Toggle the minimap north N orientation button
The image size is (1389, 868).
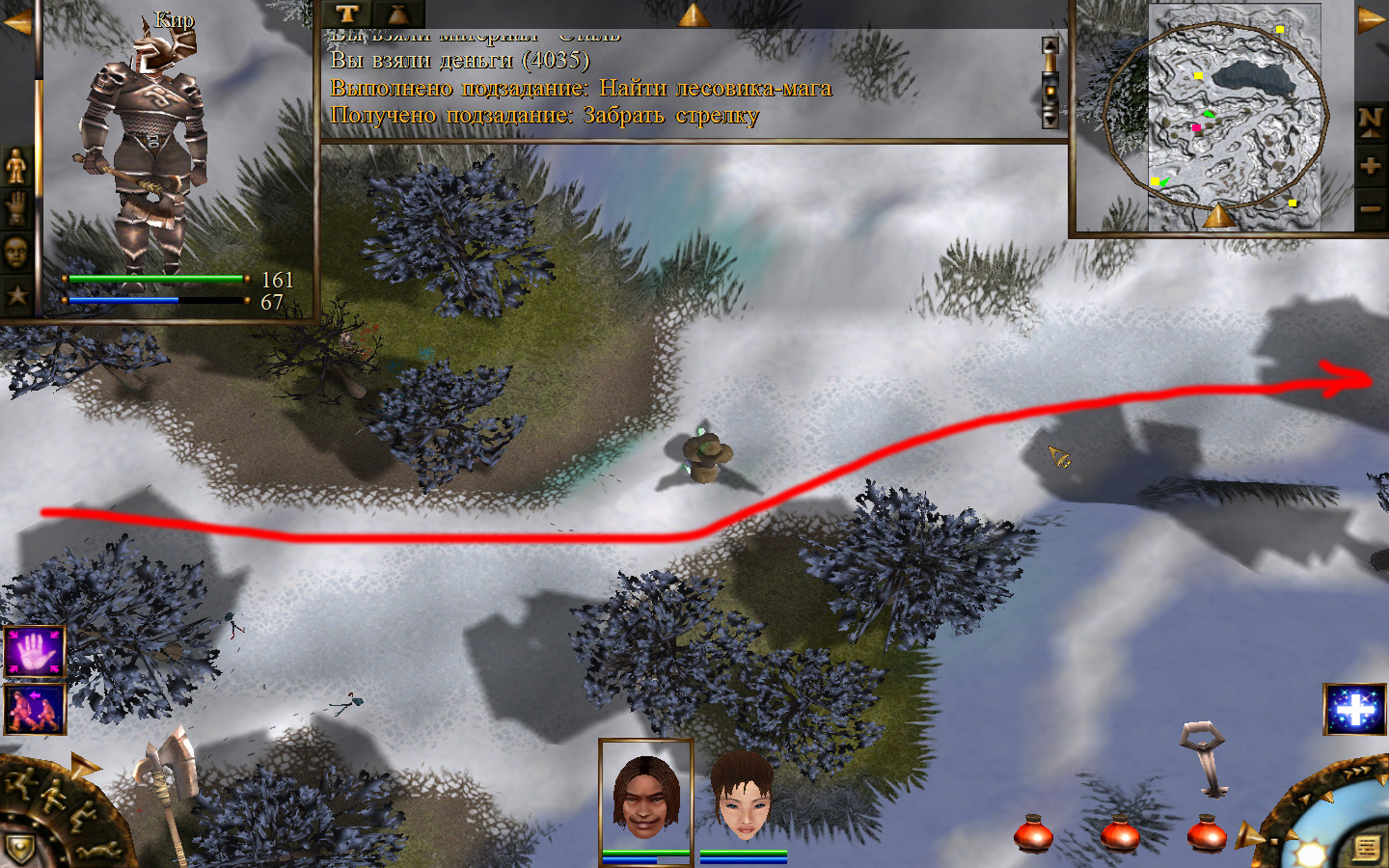(1370, 122)
